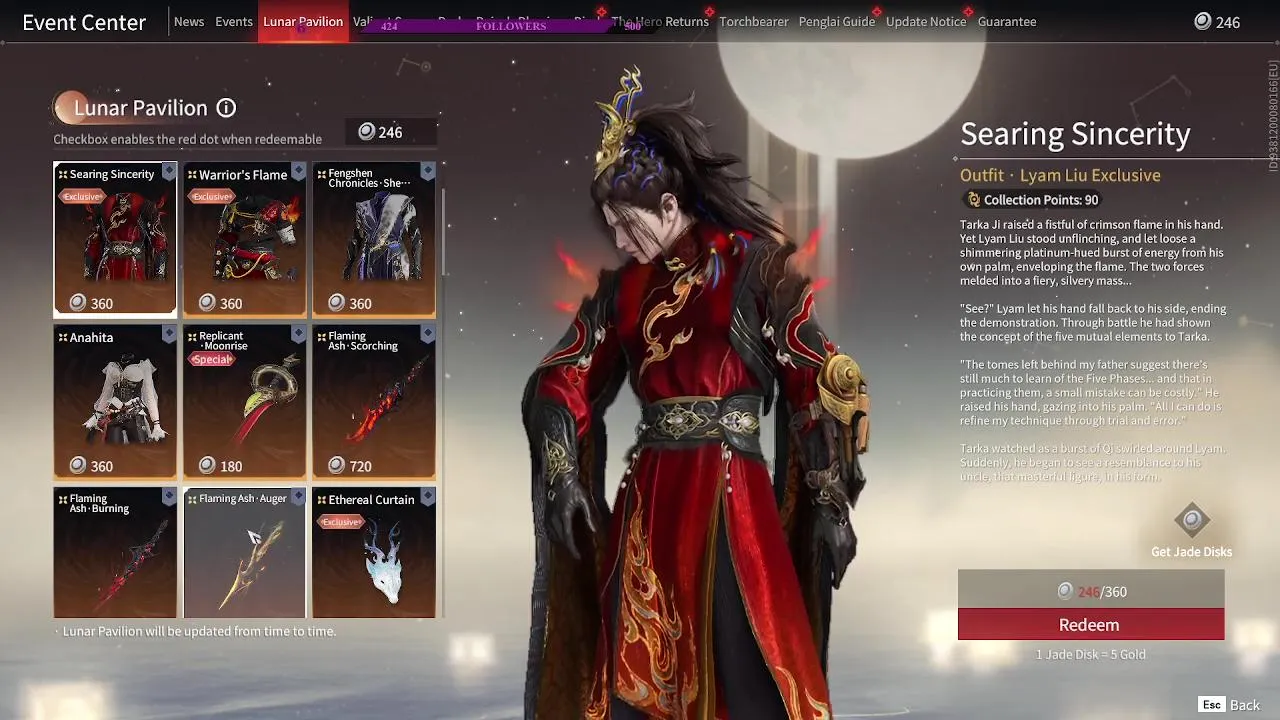
Task: Choose the Warrior's Flame outfit tile
Action: click(244, 245)
